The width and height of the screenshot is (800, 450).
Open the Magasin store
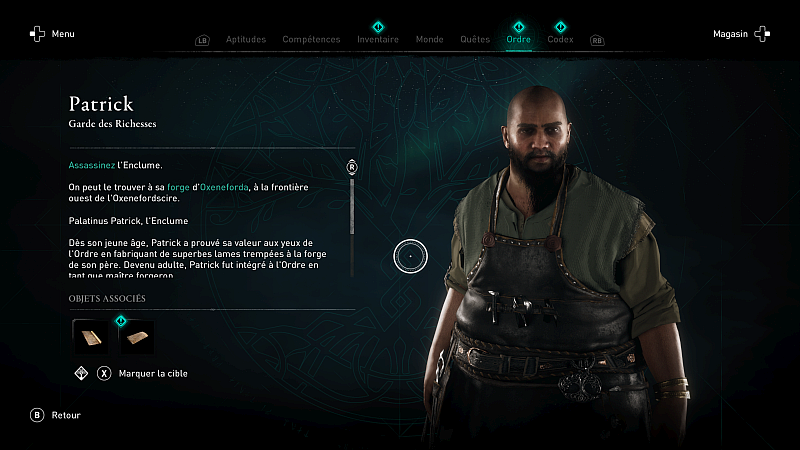(741, 34)
